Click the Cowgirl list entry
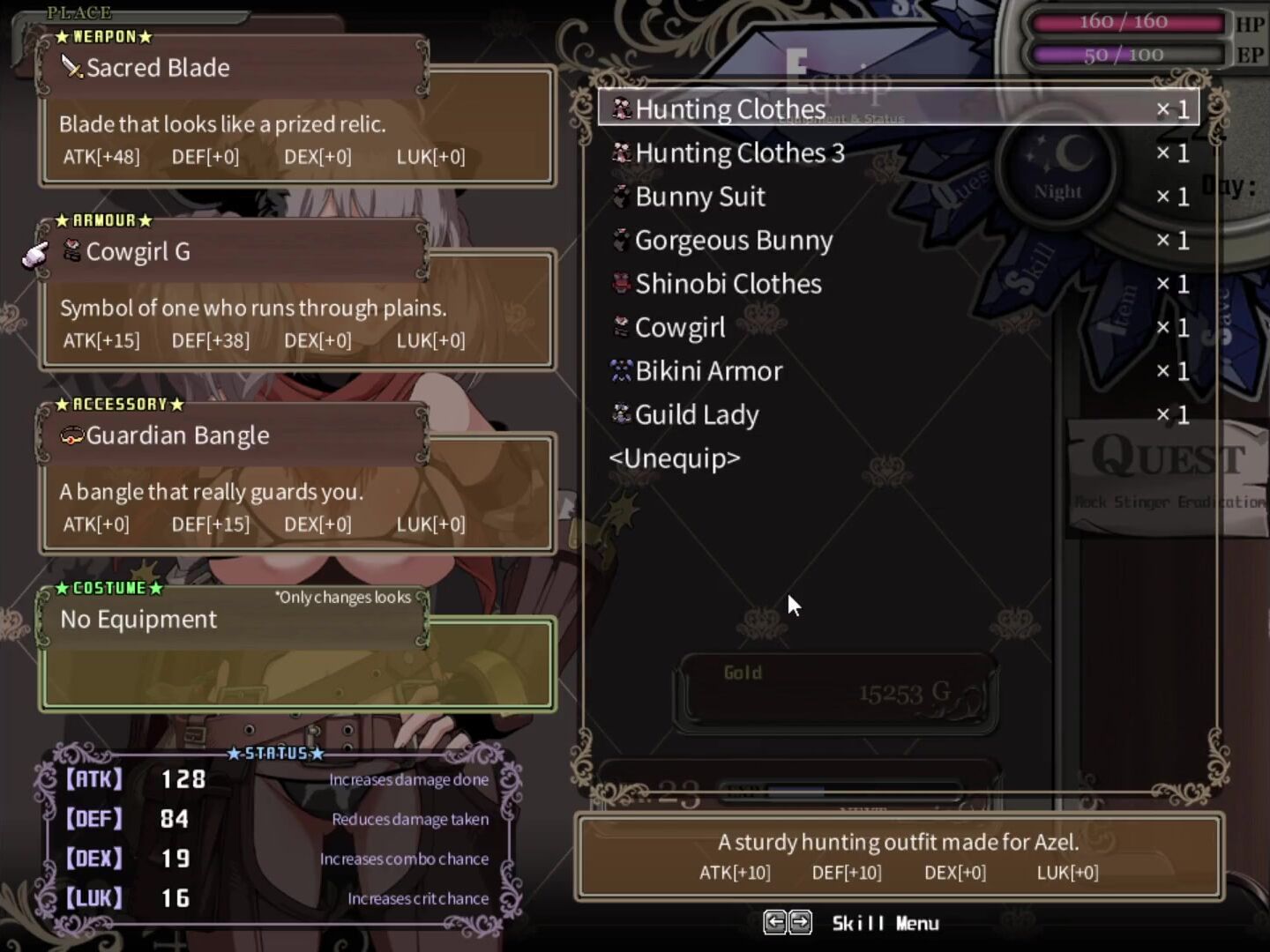 (679, 328)
